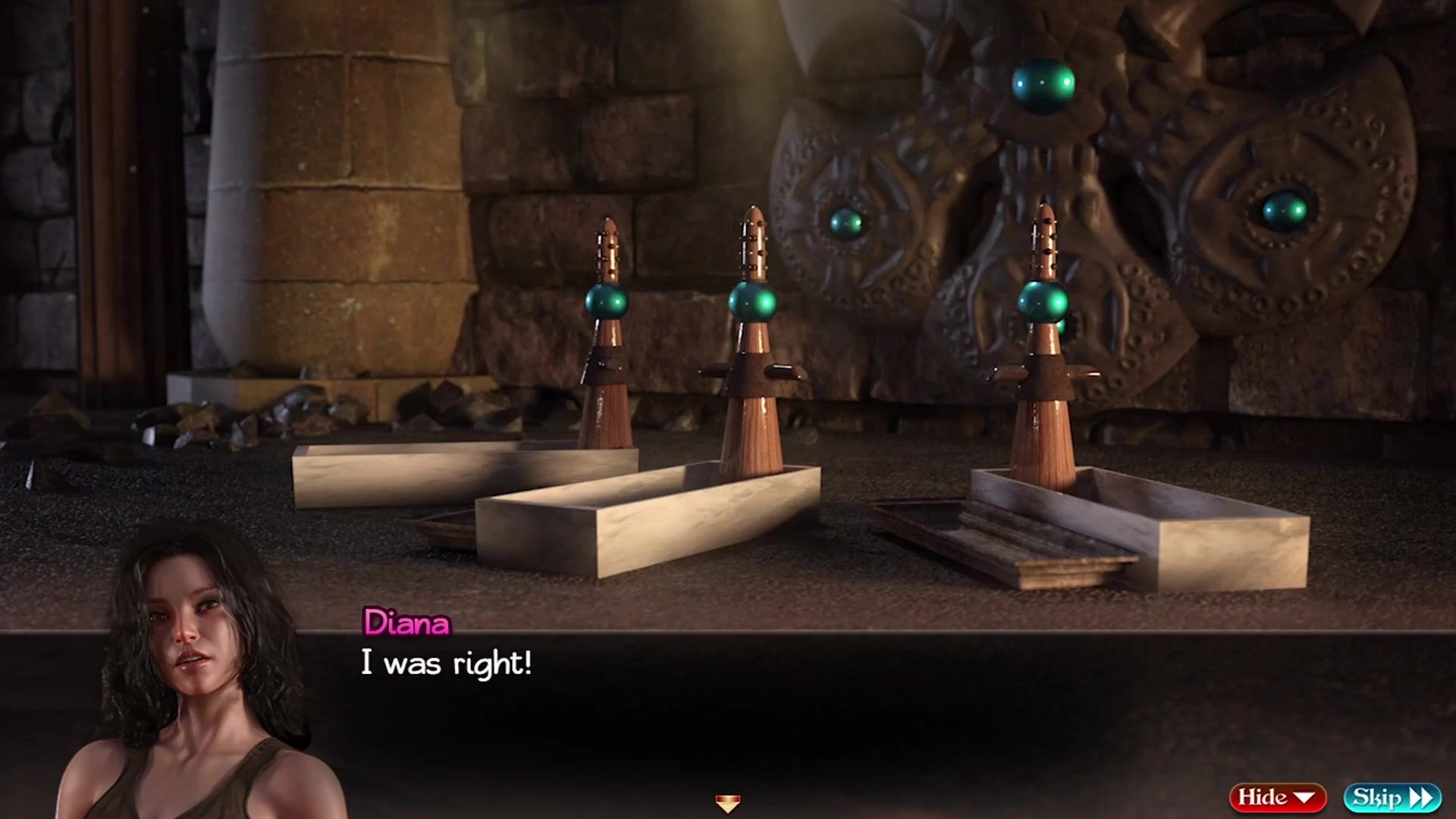Advance dialogue using the red arrow indicator
The height and width of the screenshot is (819, 1456).
(727, 803)
